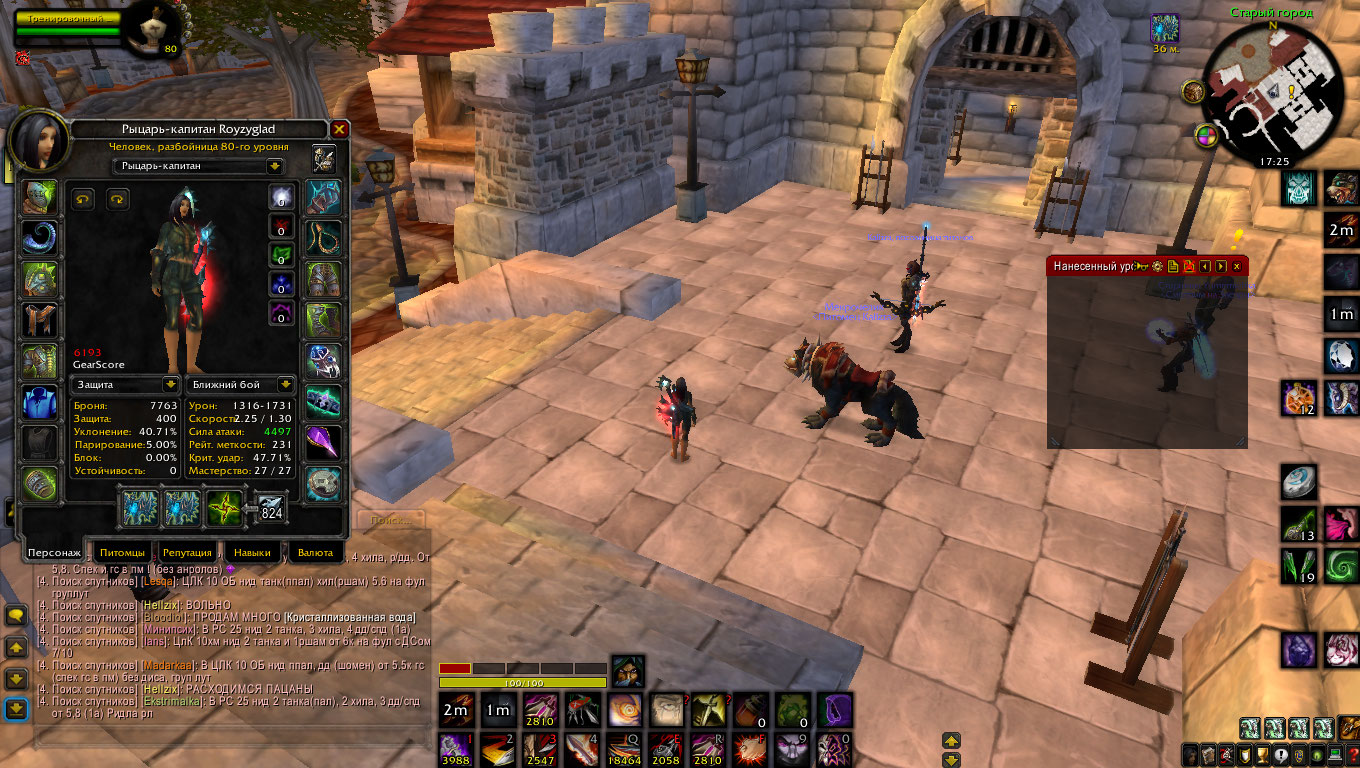This screenshot has width=1360, height=768.
Task: Open the Репутация tab
Action: [x=187, y=552]
